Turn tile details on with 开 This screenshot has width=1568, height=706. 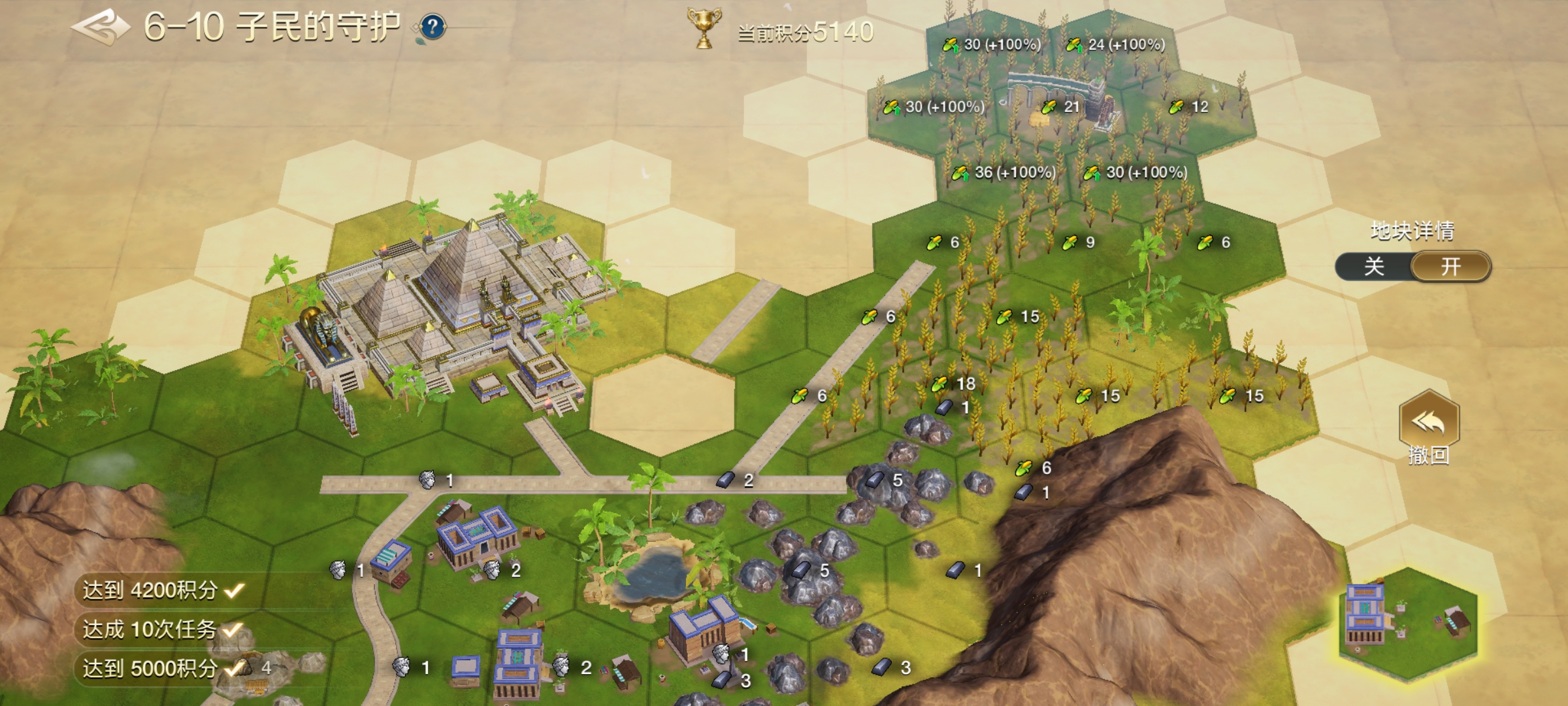tap(1451, 267)
